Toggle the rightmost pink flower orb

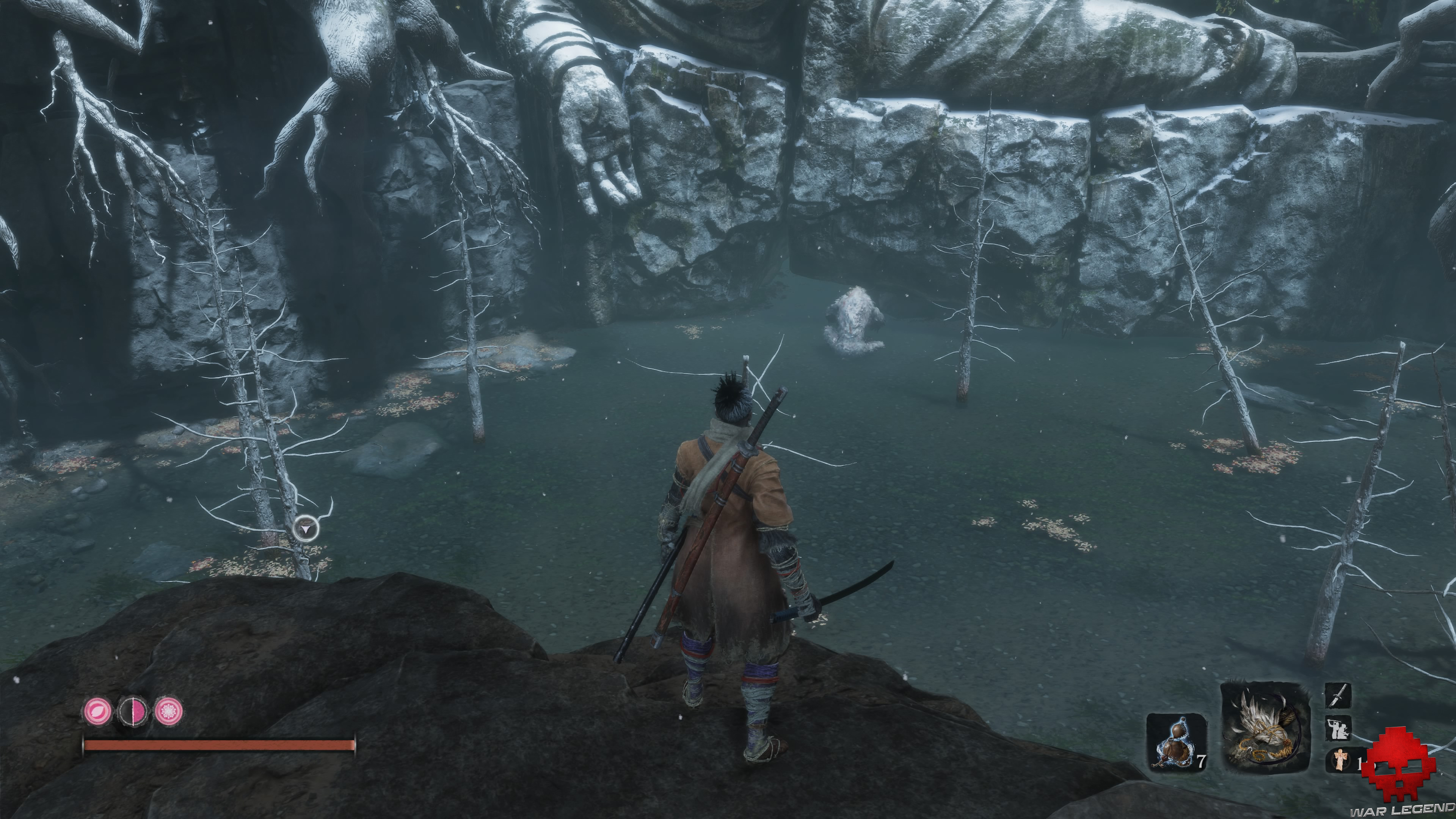pyautogui.click(x=170, y=711)
